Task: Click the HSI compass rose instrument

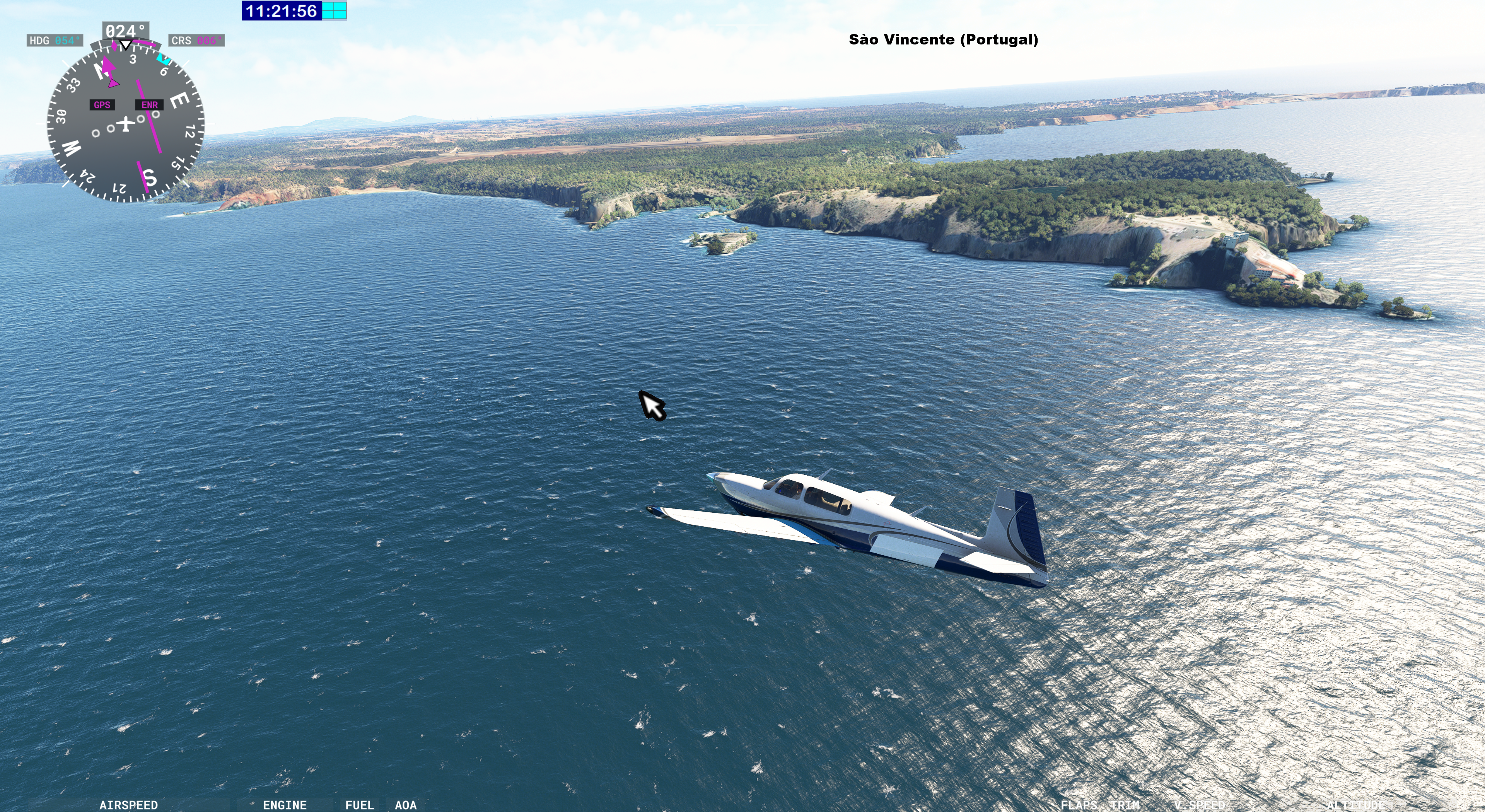Action: click(125, 124)
